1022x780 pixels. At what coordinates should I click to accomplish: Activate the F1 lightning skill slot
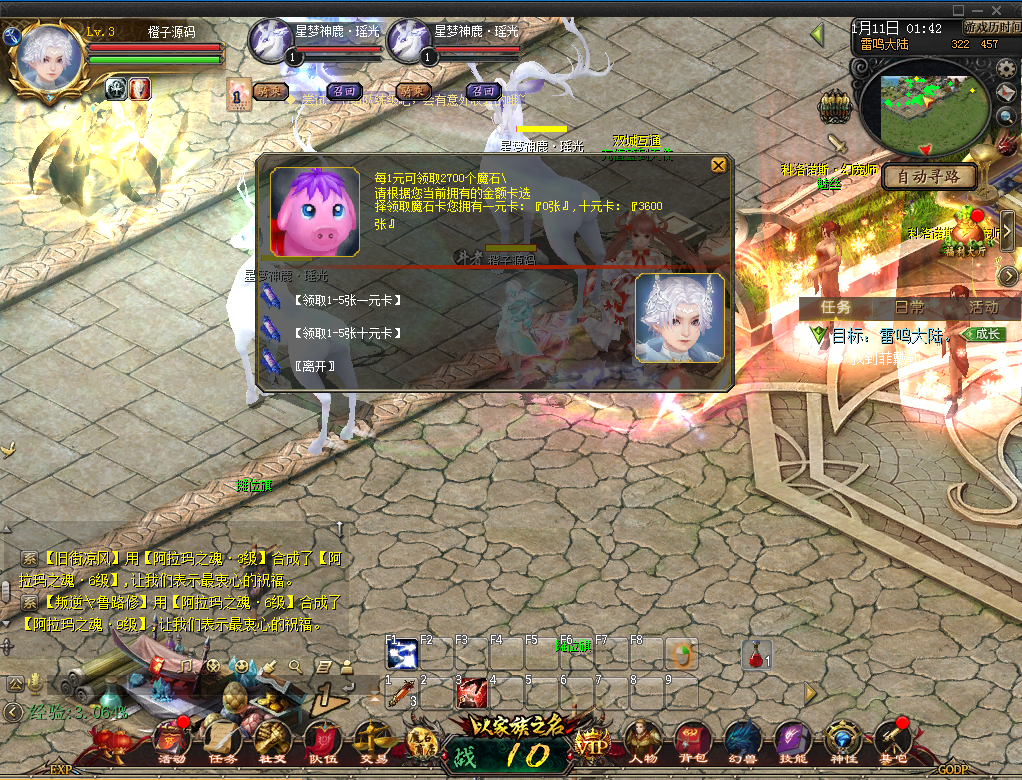pyautogui.click(x=402, y=654)
